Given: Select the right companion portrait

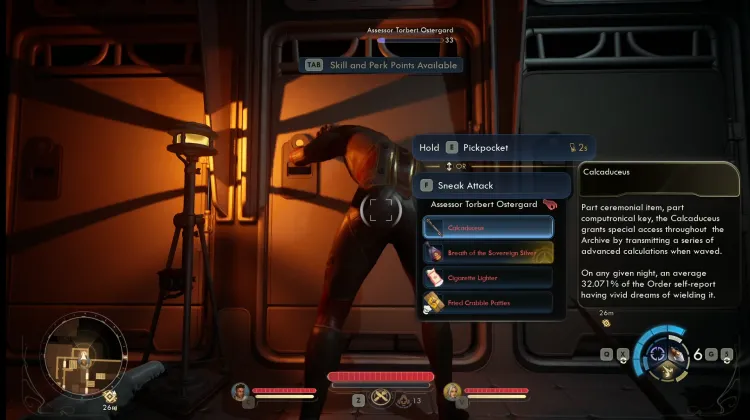Looking at the screenshot, I should [x=452, y=391].
